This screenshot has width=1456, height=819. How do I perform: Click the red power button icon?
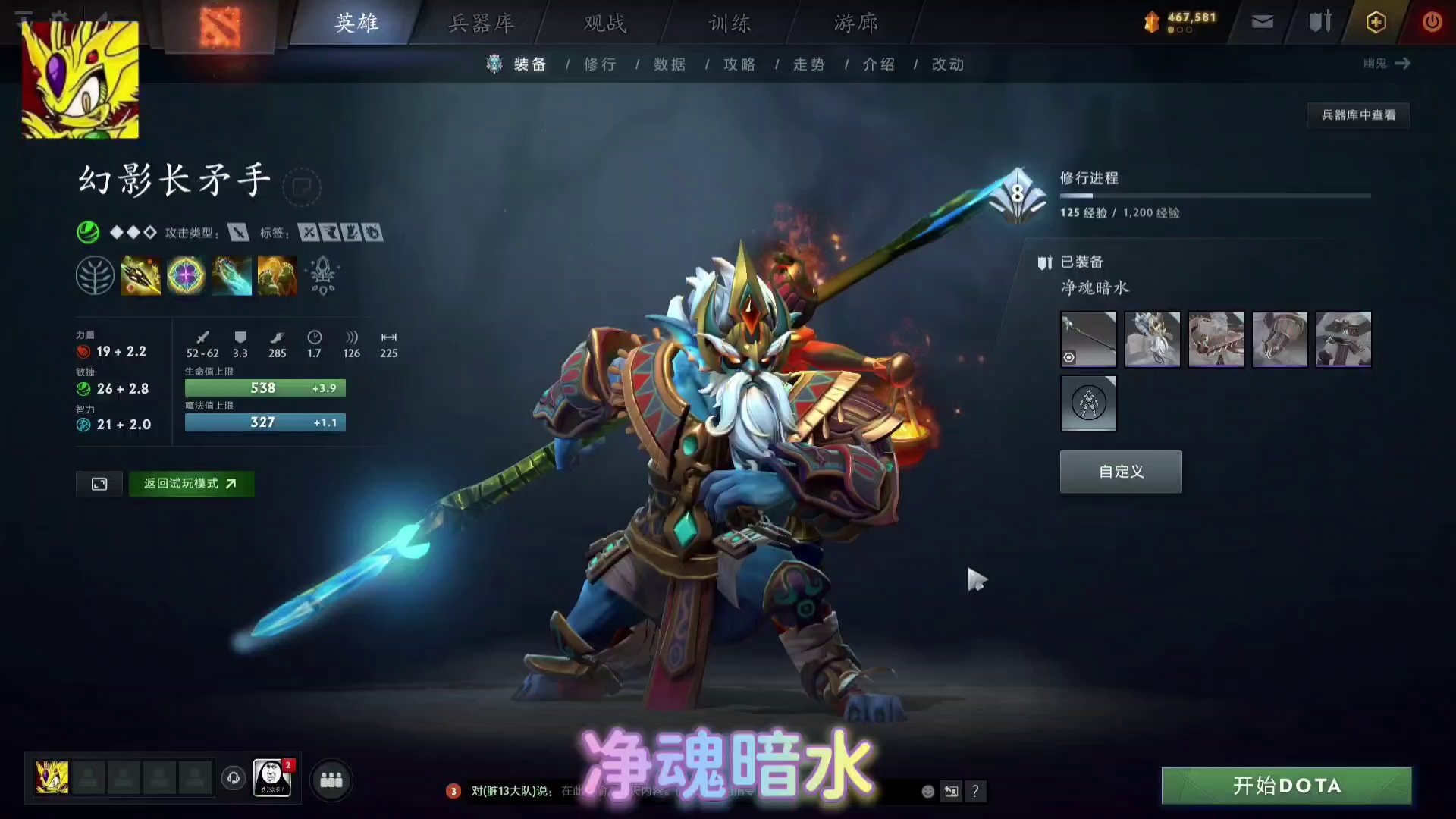coord(1432,22)
